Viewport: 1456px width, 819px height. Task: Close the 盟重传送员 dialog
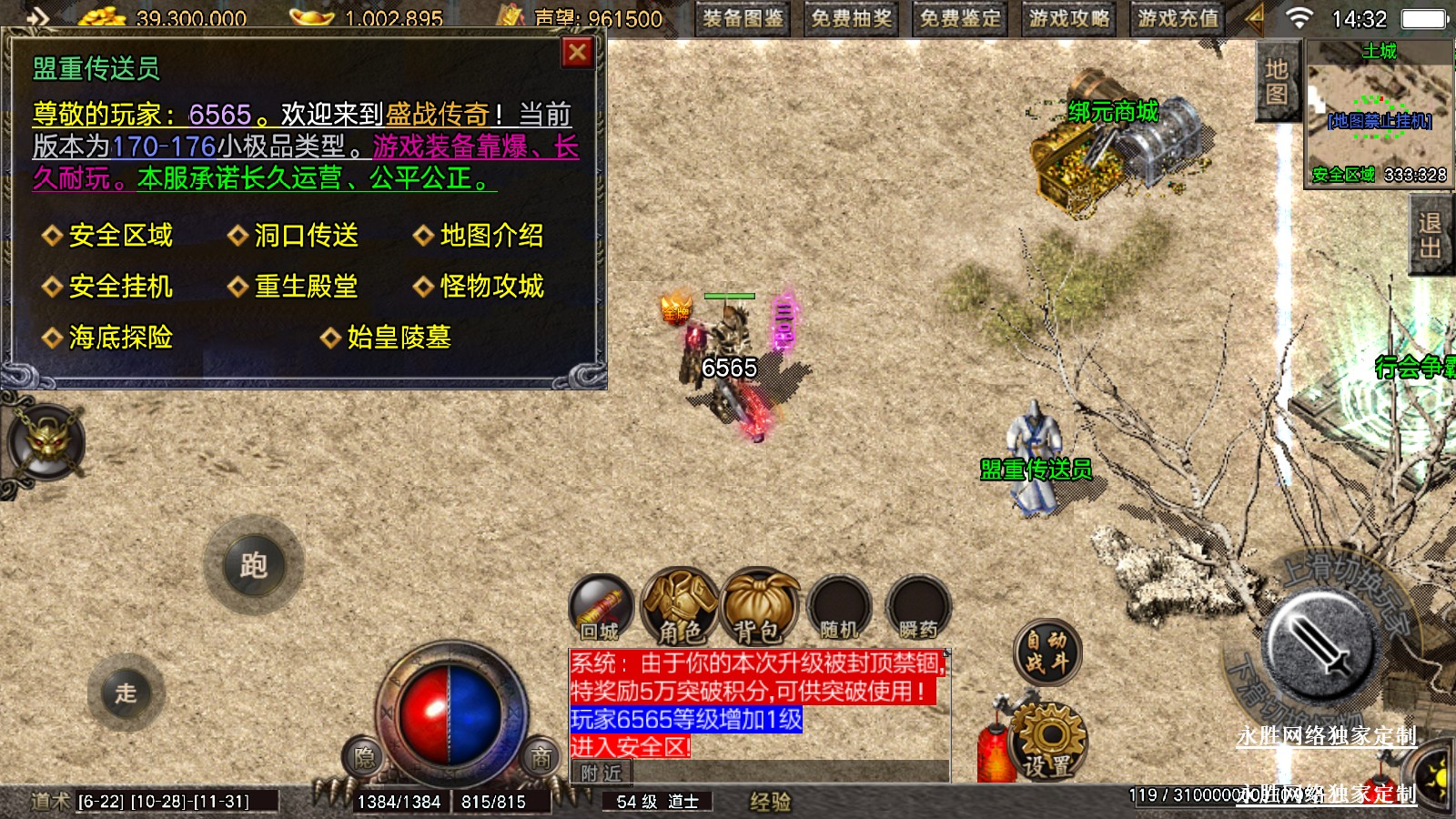click(x=577, y=53)
